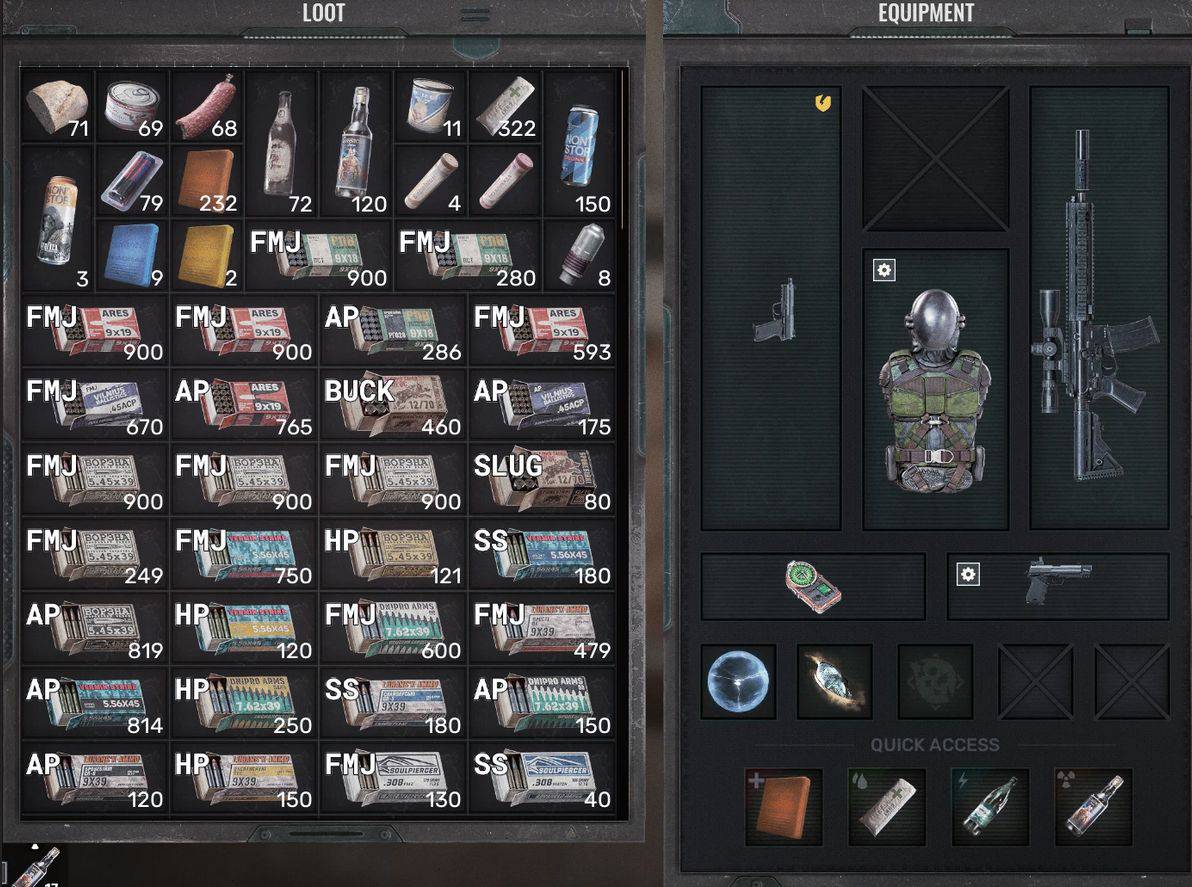The width and height of the screenshot is (1192, 887).
Task: Select the orange medkit stack of 232
Action: [x=206, y=180]
